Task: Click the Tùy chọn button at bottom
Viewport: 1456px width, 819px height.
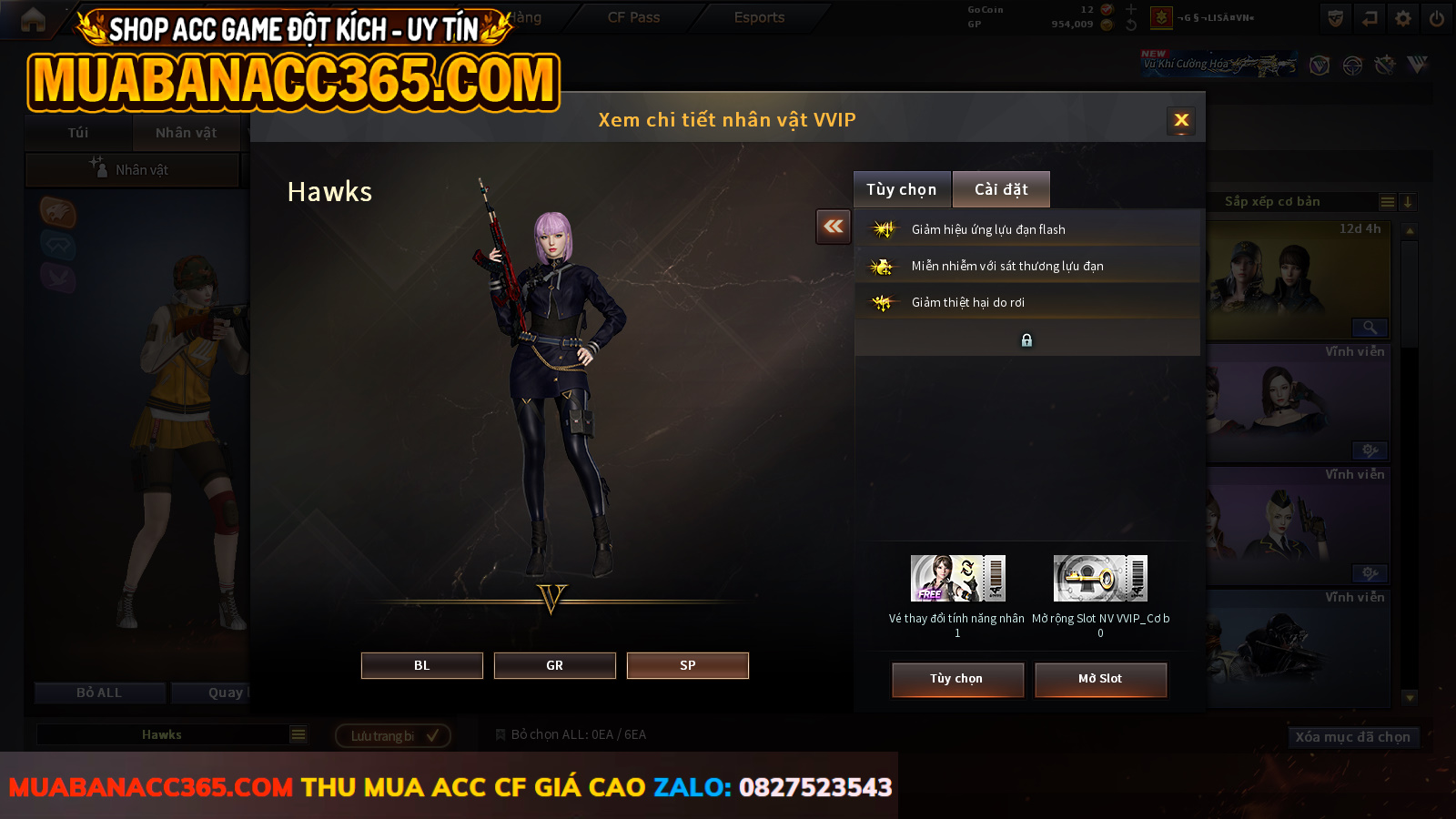Action: [x=956, y=679]
